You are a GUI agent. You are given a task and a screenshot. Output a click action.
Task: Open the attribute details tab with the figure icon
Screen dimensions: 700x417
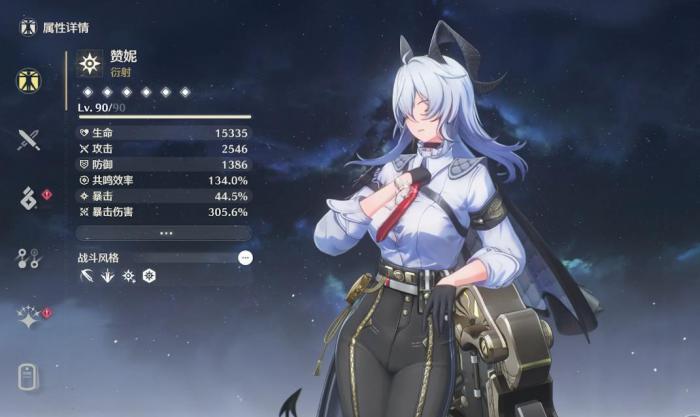28,81
